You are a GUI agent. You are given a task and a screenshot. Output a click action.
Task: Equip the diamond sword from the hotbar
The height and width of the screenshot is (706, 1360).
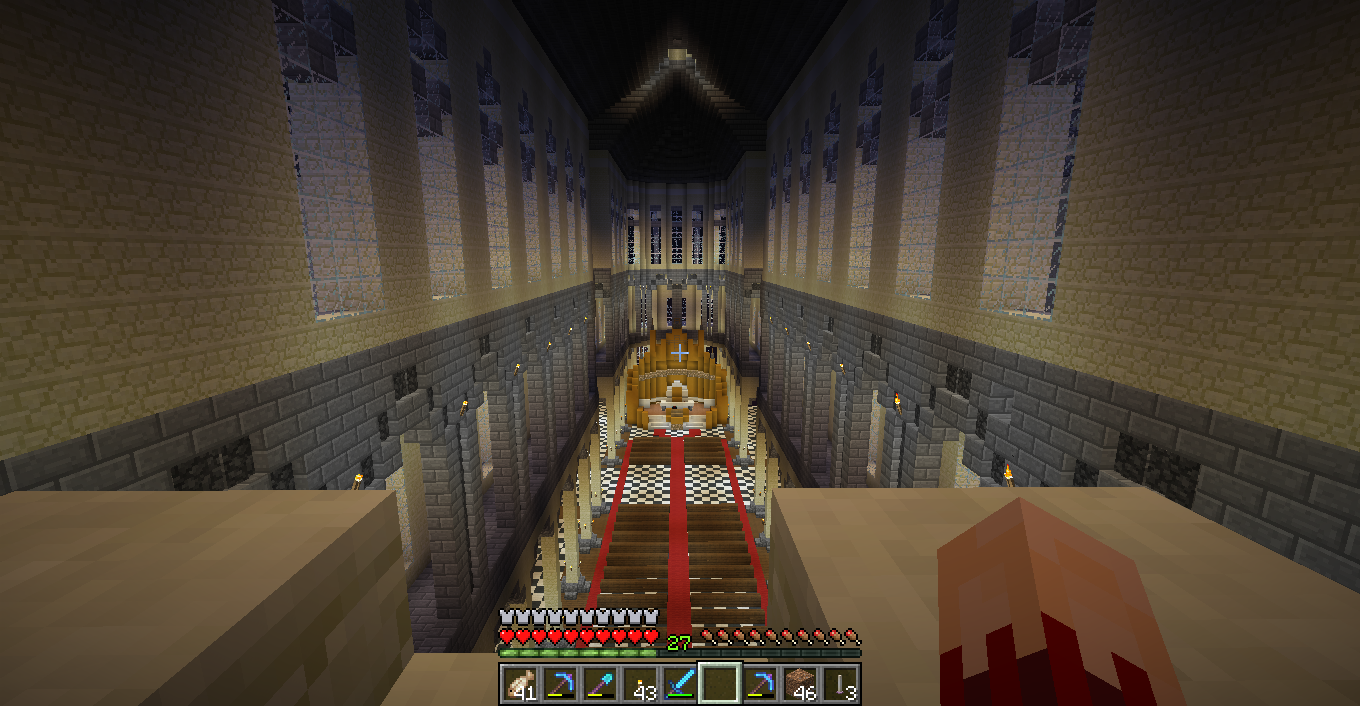pyautogui.click(x=680, y=685)
